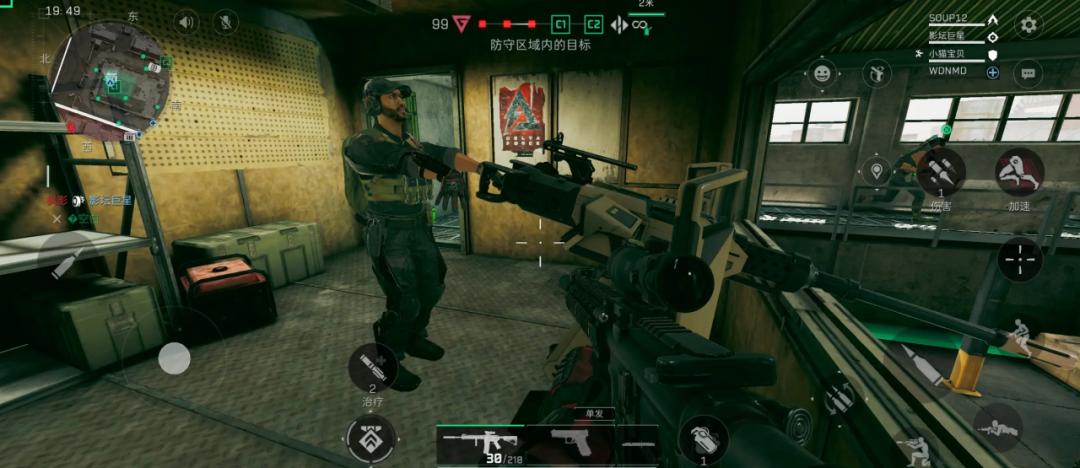Open the chat message bubble
1080x468 pixels.
(x=1028, y=73)
